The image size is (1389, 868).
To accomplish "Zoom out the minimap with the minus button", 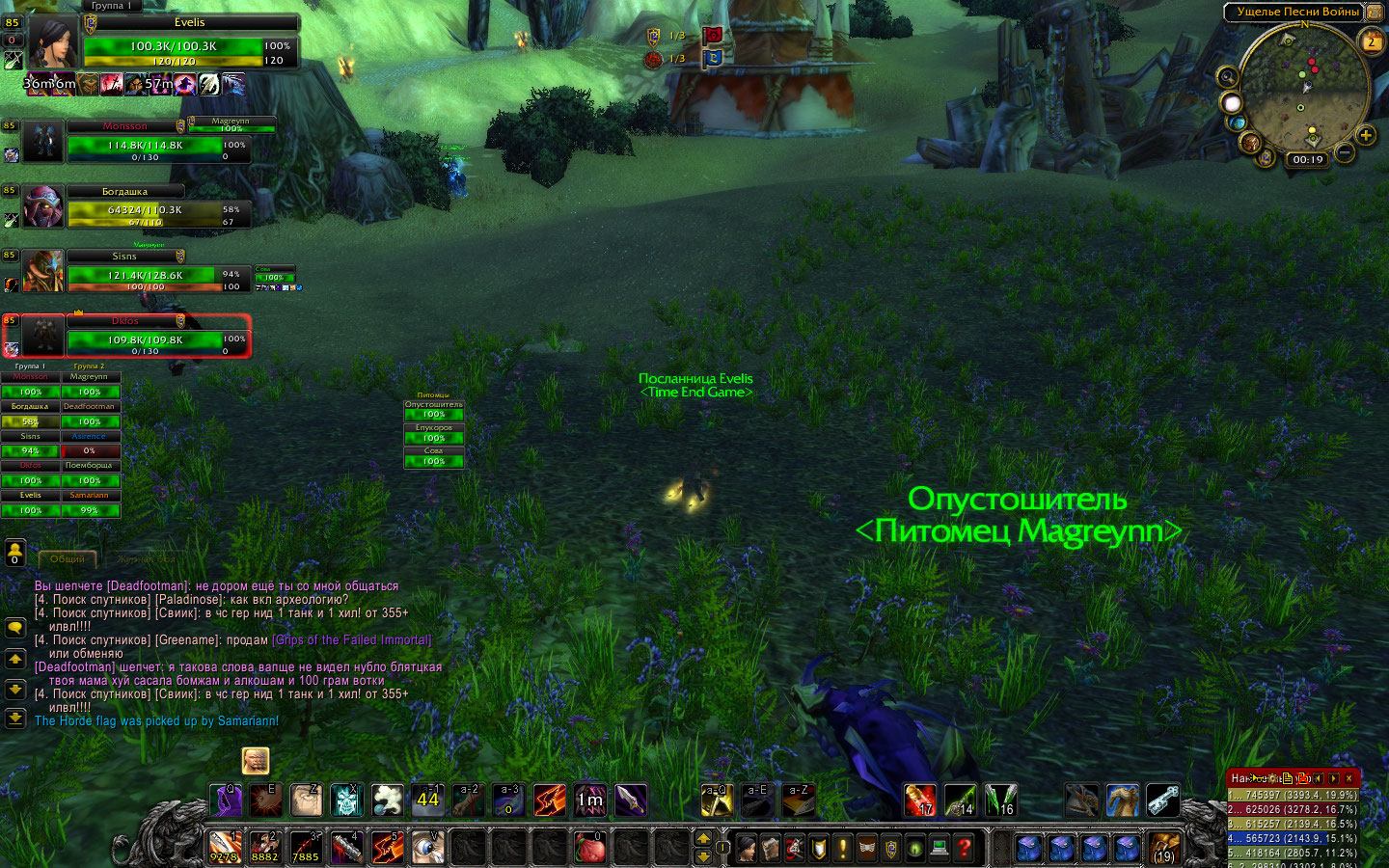I will point(1344,152).
